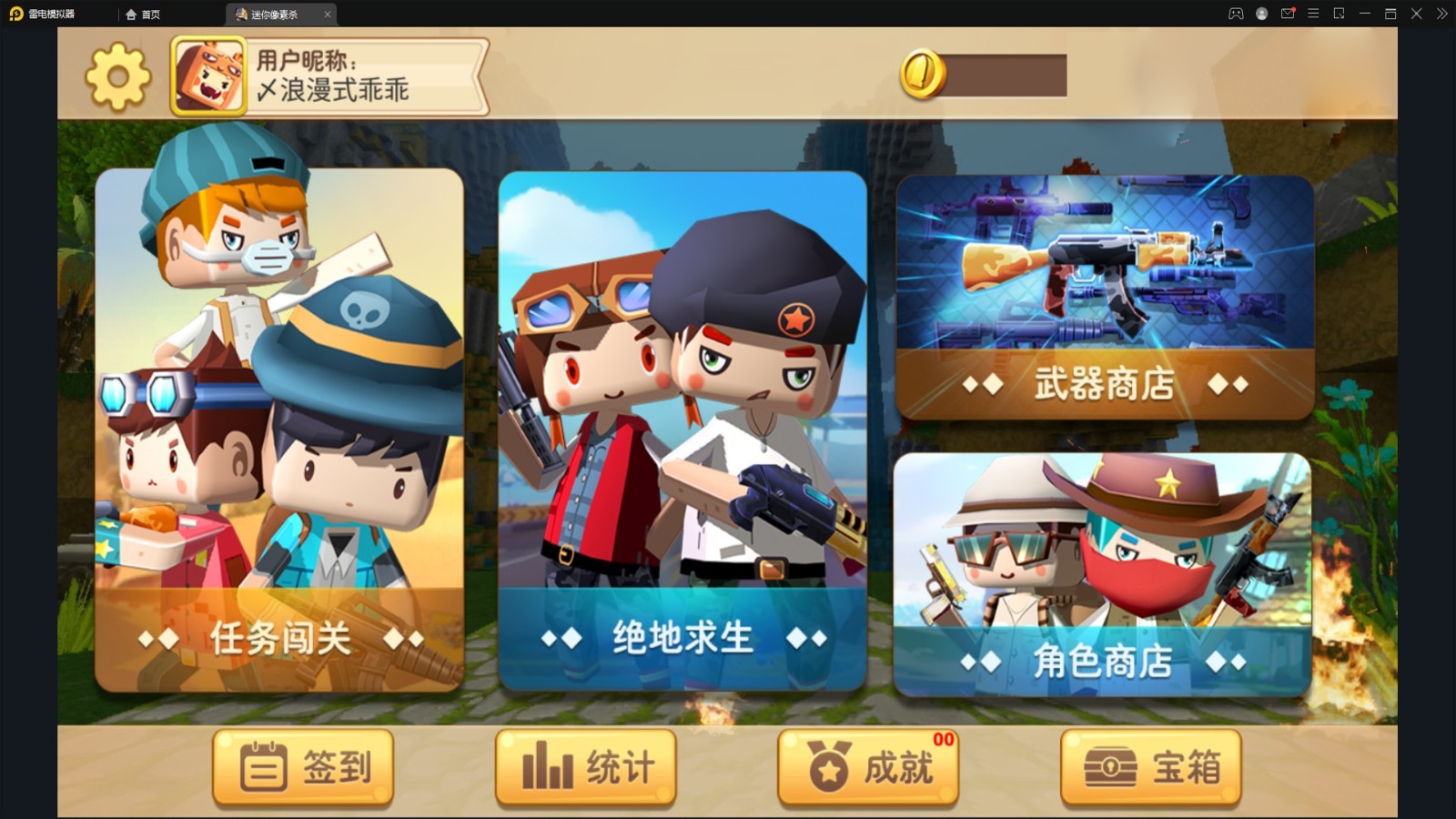The image size is (1456, 819).
Task: Open the account profile icon in the toolbar
Action: 1262,14
